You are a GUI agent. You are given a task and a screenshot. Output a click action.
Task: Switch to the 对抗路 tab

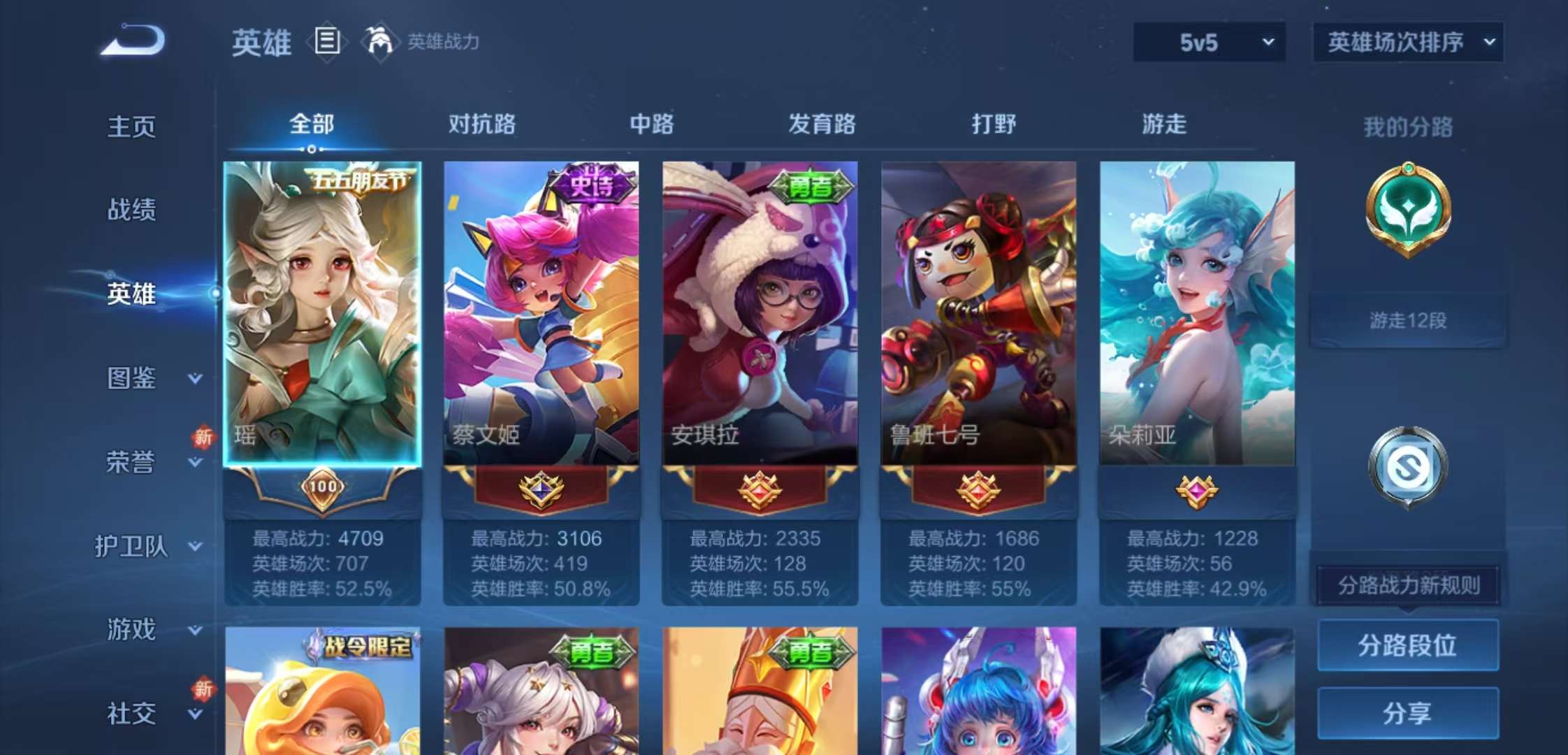point(481,124)
